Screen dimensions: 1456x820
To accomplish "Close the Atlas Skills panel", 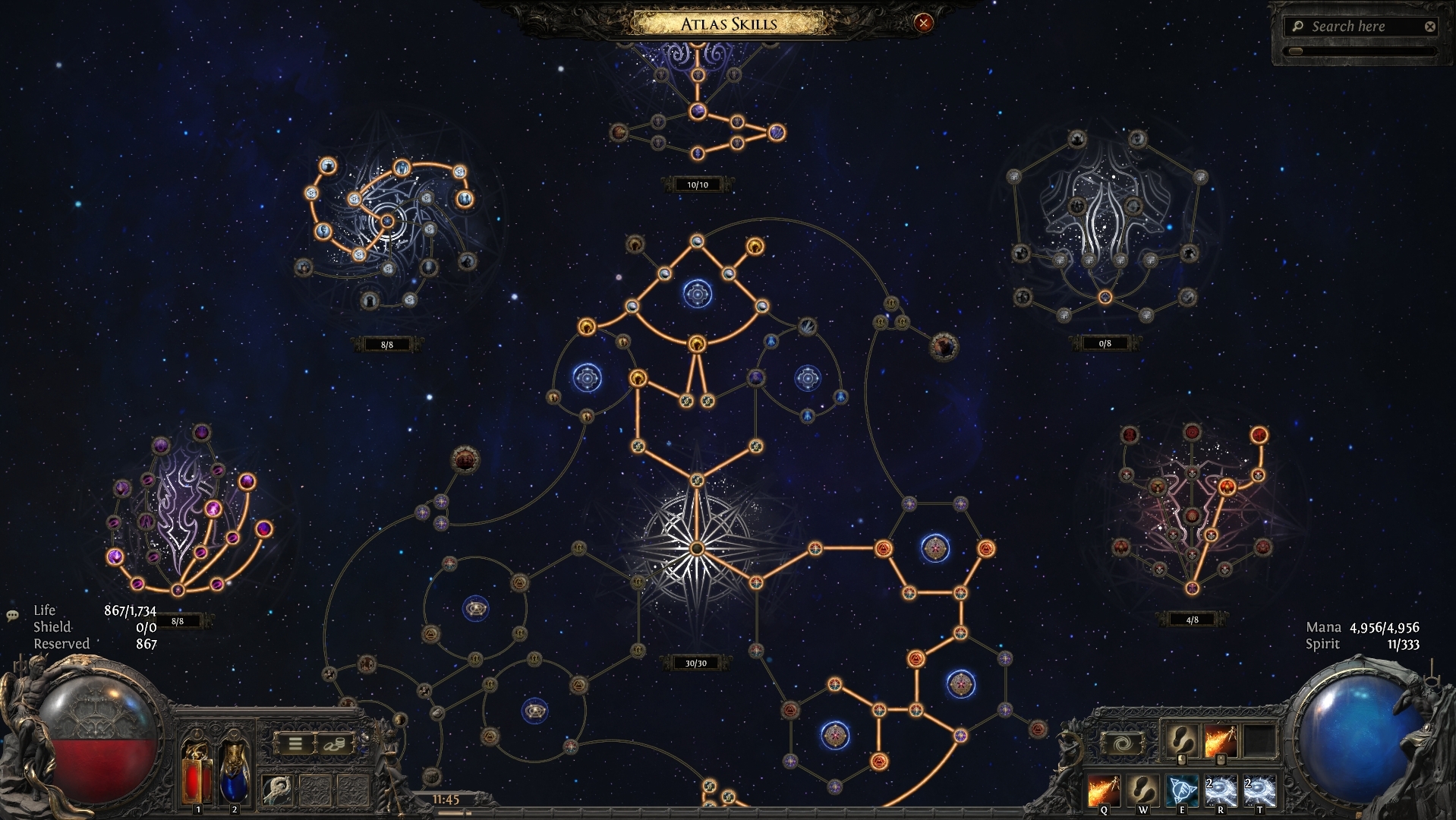I will click(x=923, y=23).
